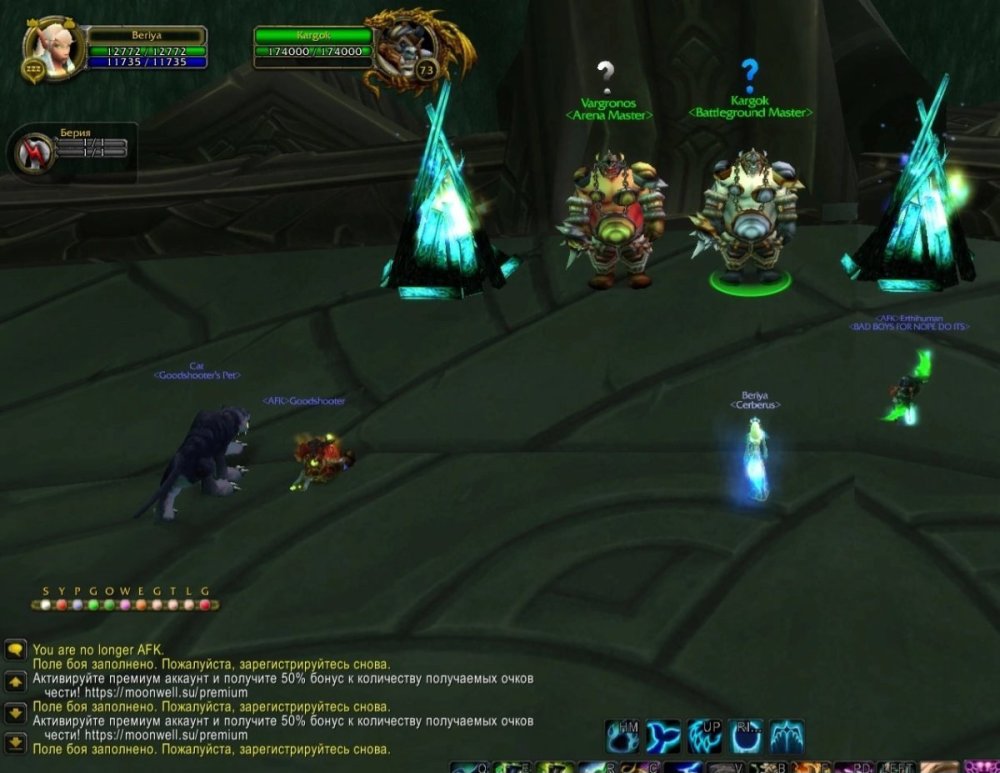
Task: Click the white S orb
Action: pyautogui.click(x=45, y=605)
